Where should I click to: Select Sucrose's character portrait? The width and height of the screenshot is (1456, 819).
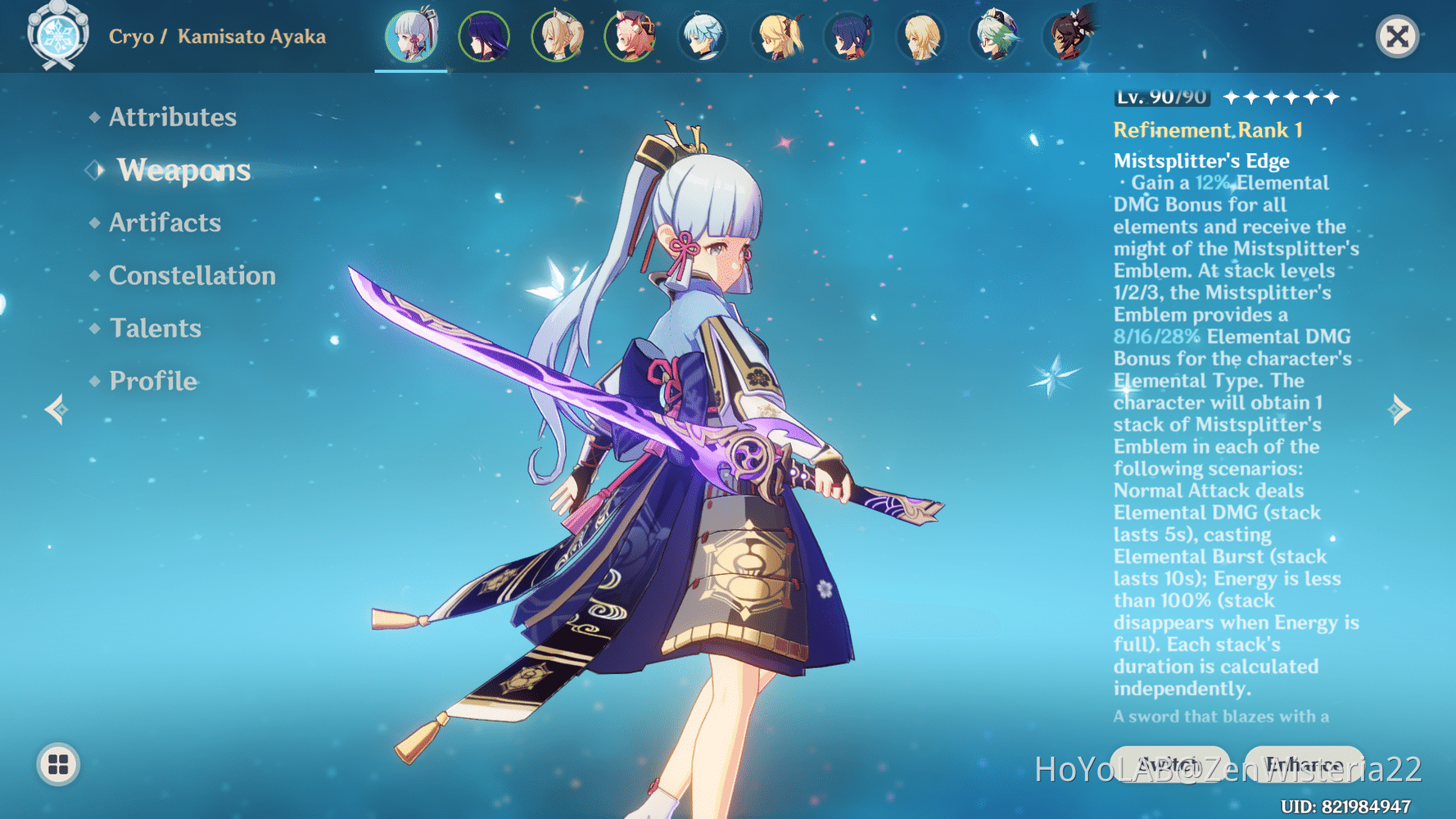[994, 36]
